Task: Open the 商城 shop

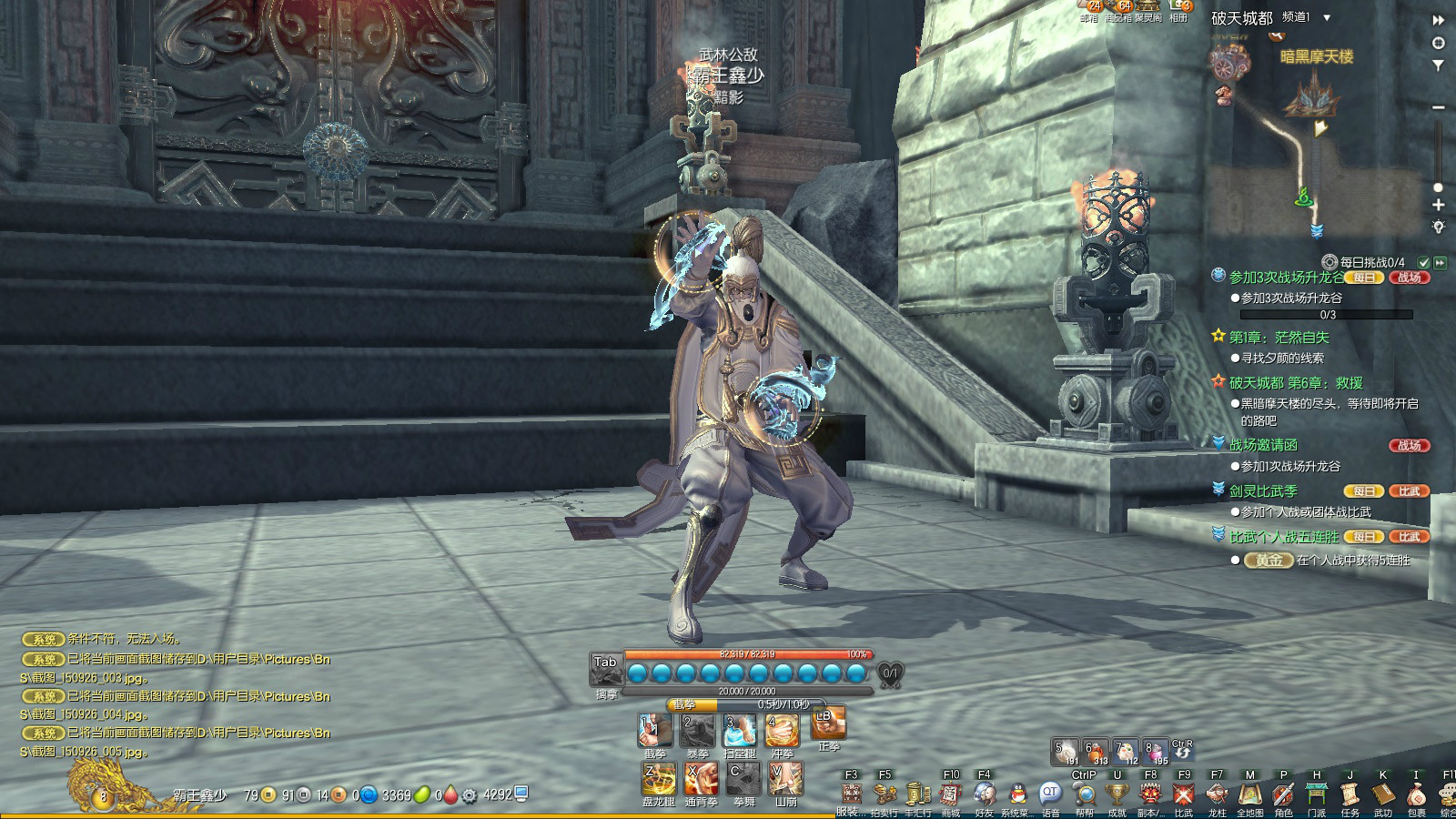Action: coord(950,794)
